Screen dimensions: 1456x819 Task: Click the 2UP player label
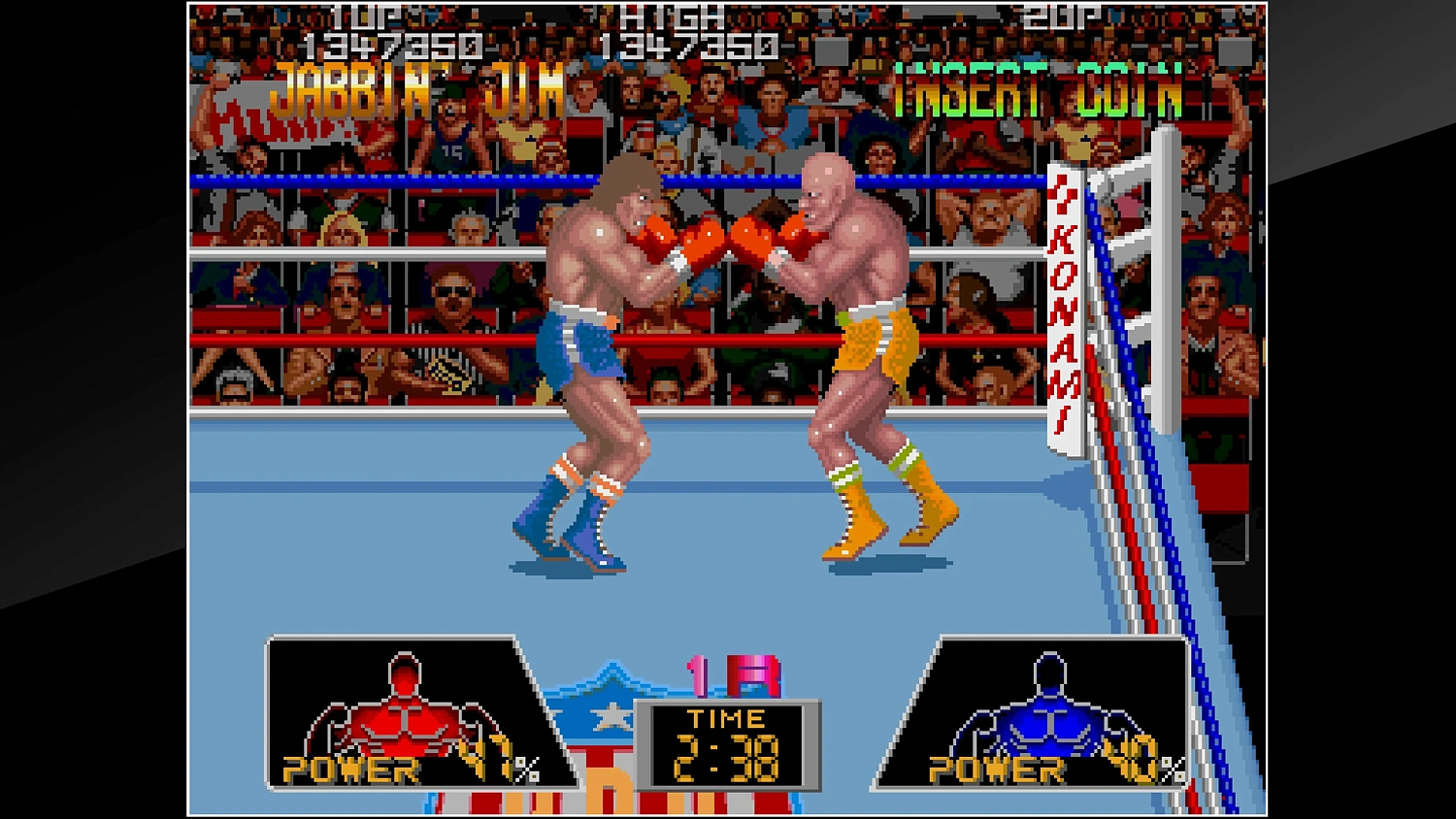tap(1063, 15)
